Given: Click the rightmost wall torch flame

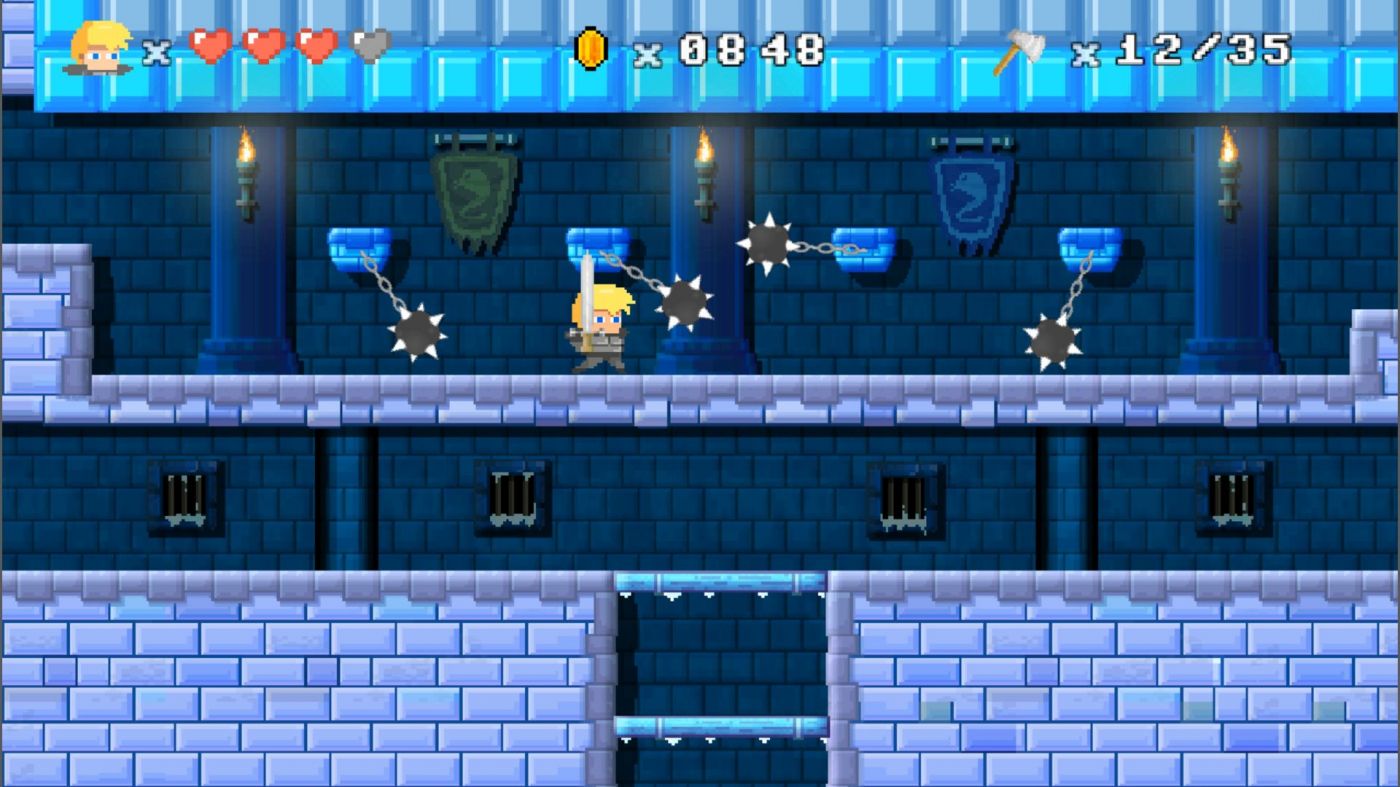Looking at the screenshot, I should (1229, 150).
